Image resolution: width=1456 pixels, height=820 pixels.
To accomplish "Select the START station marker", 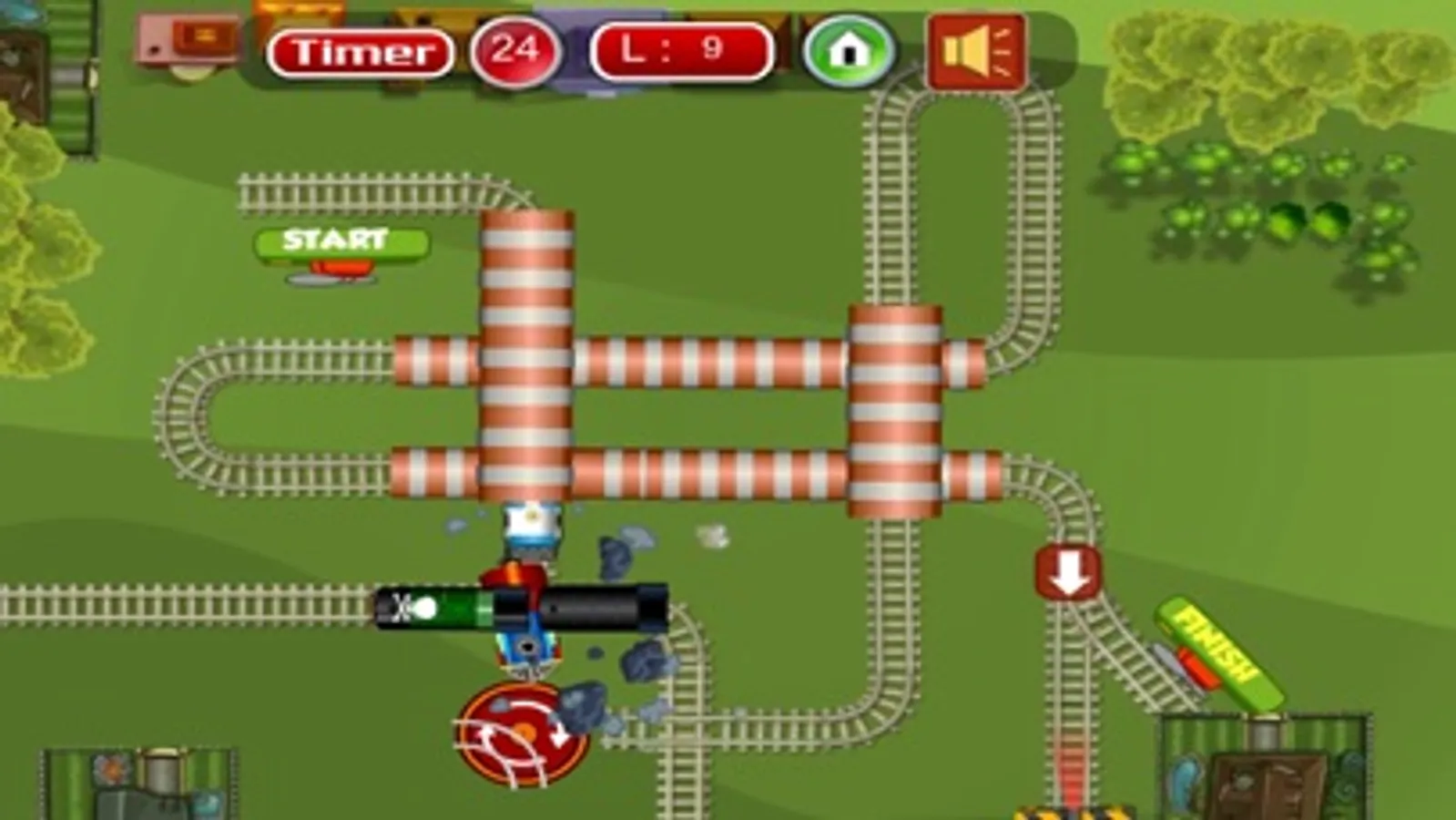I will (x=335, y=241).
